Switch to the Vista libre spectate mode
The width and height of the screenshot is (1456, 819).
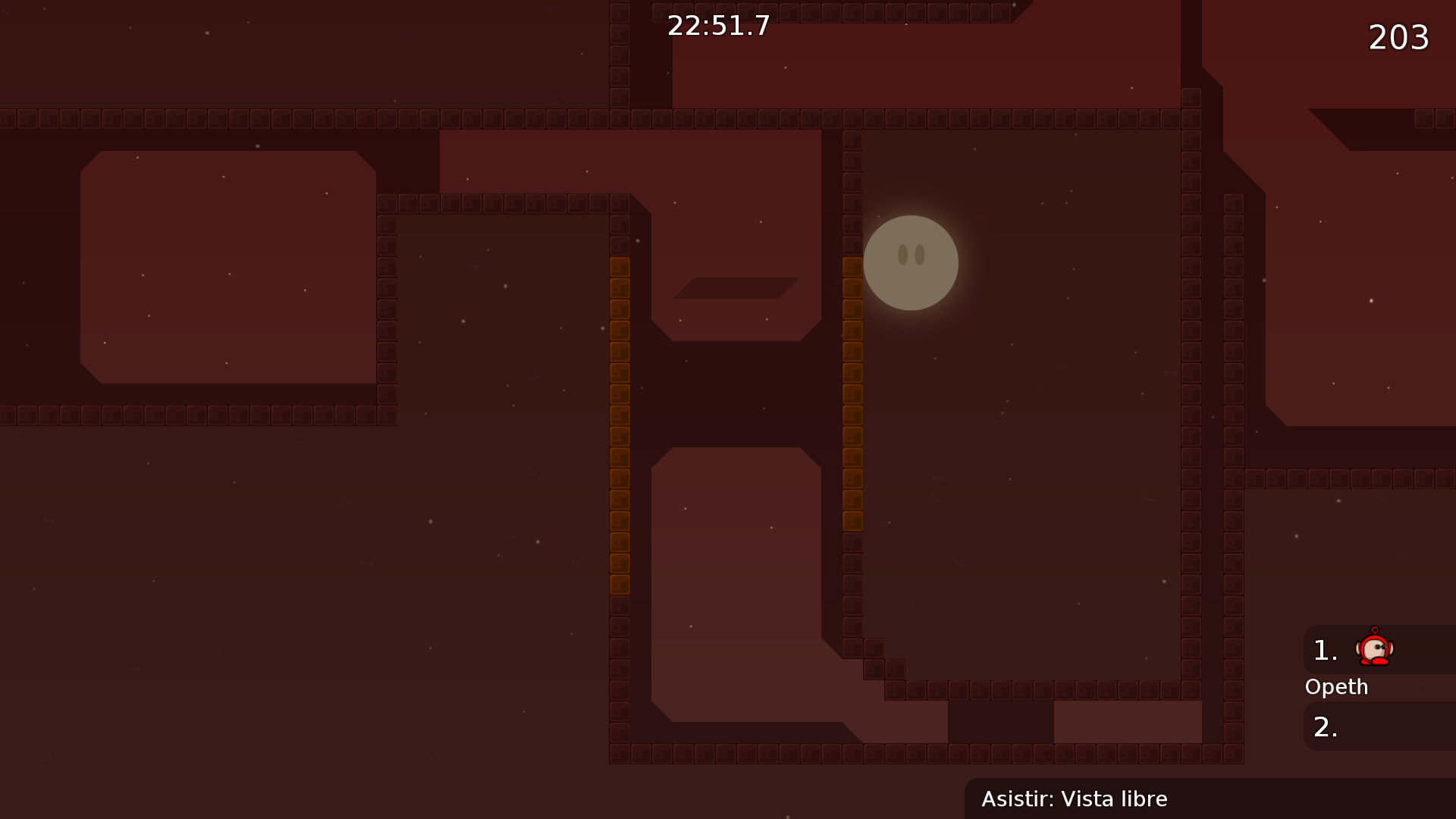pos(1115,799)
